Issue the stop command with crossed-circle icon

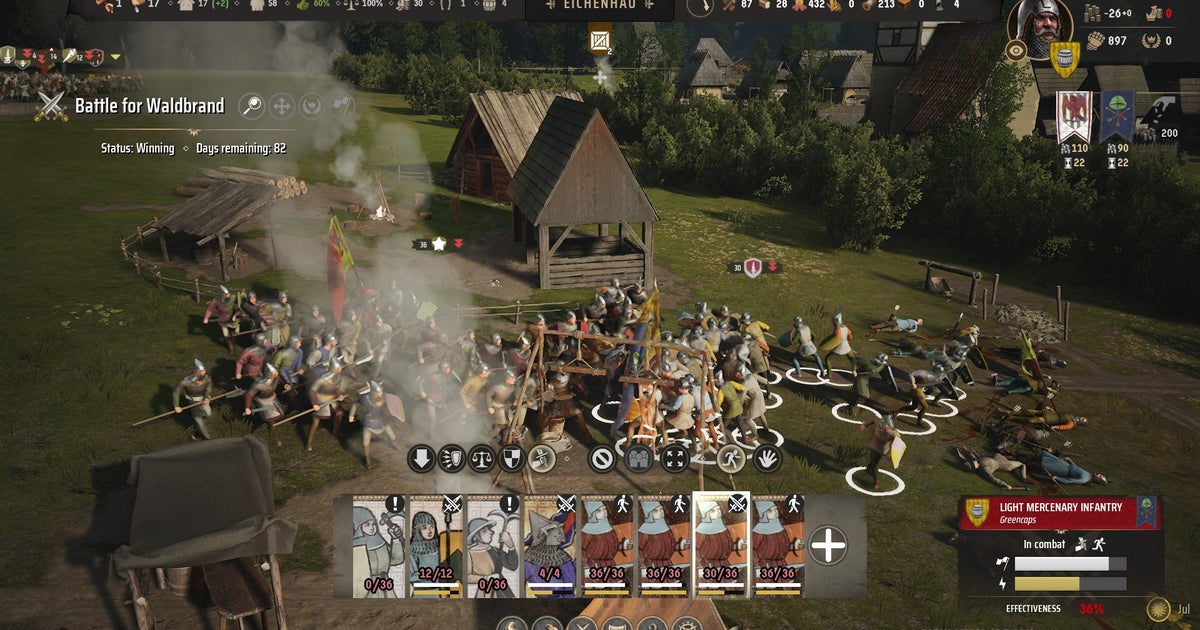[602, 459]
